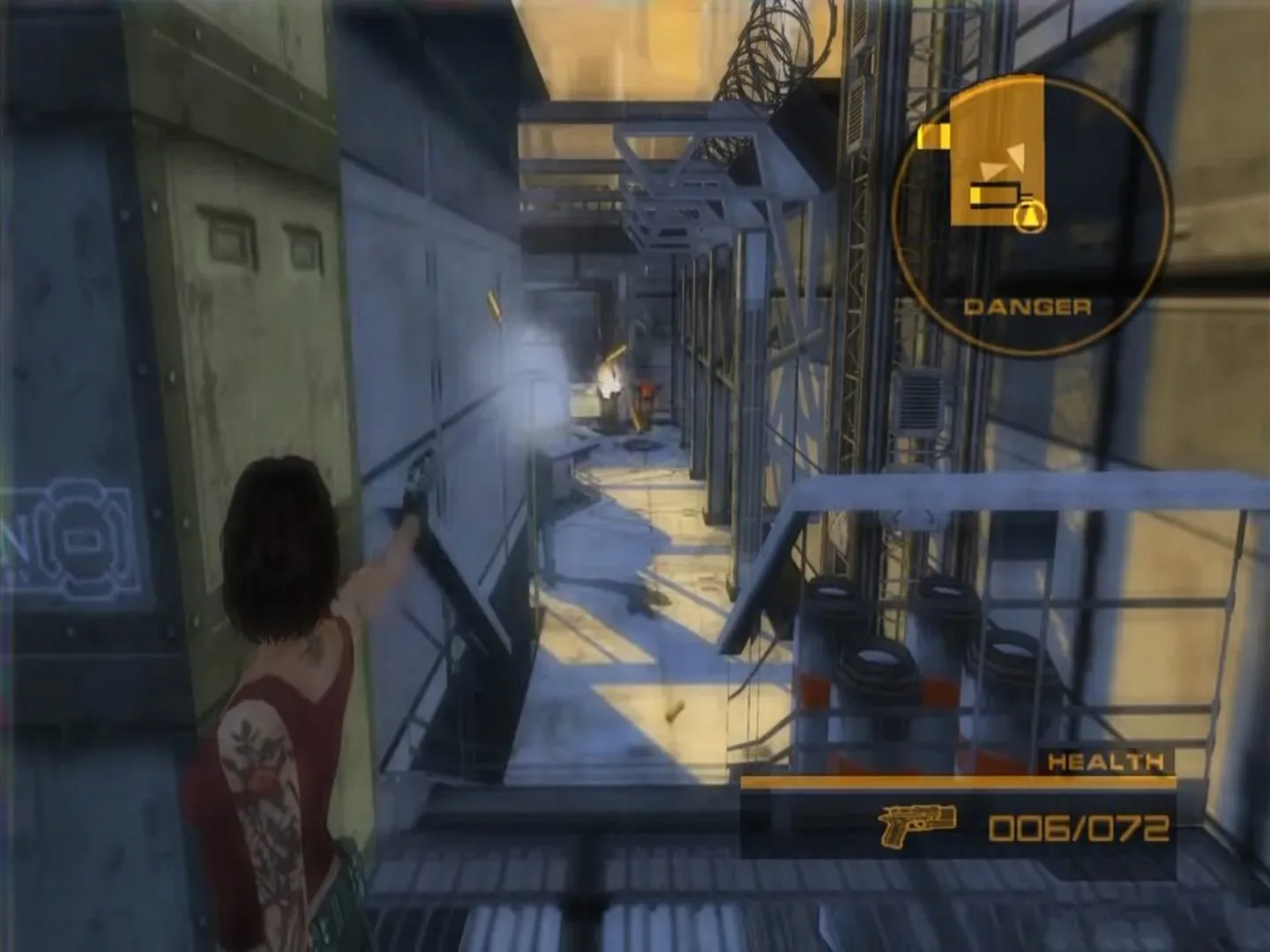1270x952 pixels.
Task: Select the pistol weapon icon in the HUD
Action: pos(919,827)
